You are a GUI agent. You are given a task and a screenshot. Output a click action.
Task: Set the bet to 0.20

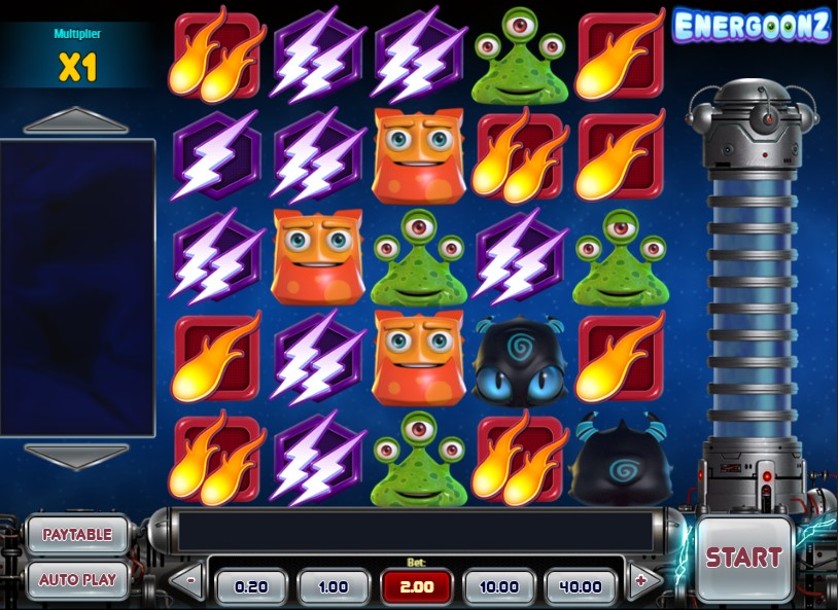(251, 586)
